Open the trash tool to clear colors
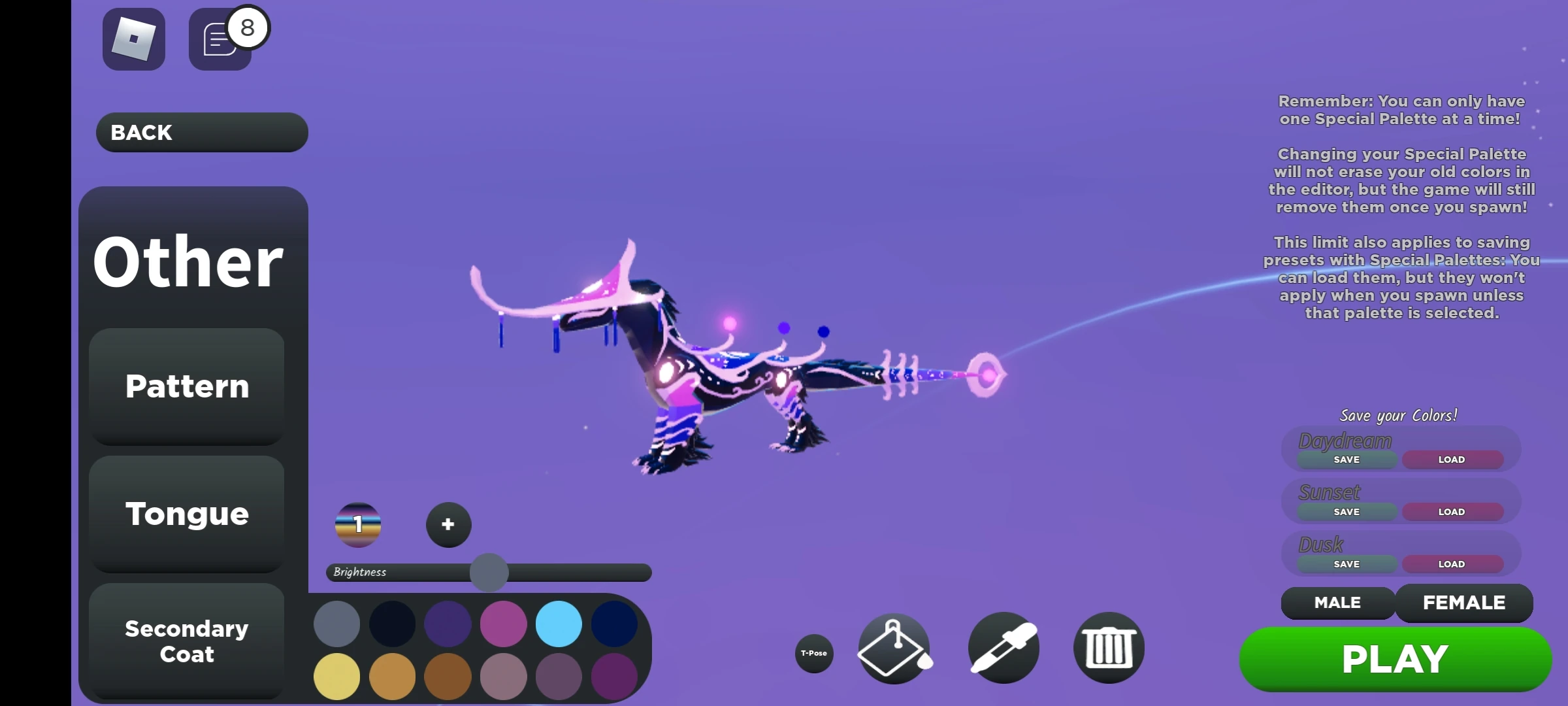The height and width of the screenshot is (706, 1568). (x=1109, y=647)
